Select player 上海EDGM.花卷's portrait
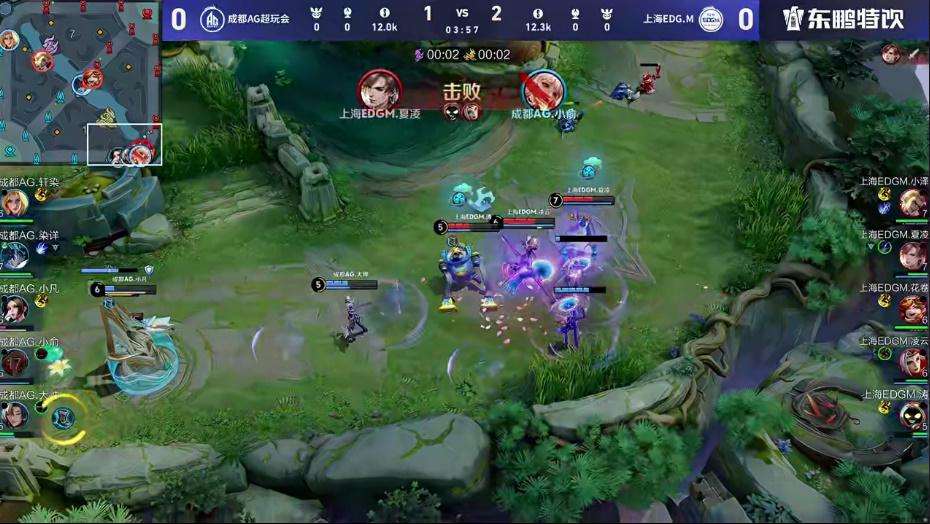Screen dimensions: 930x524 click(912, 309)
